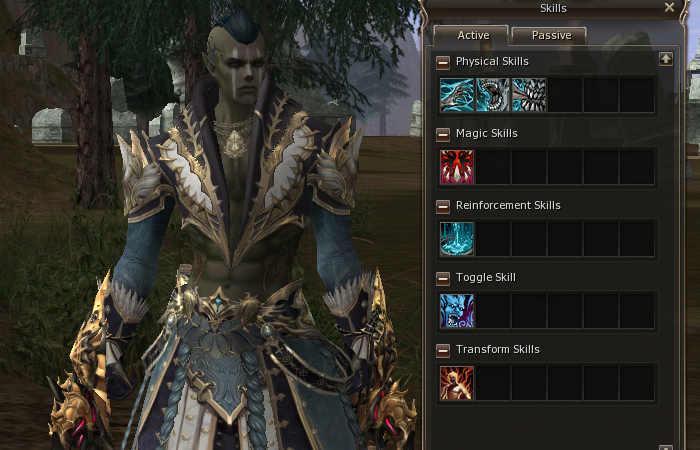Activate the glowing blue fountain reinforcement skill
The image size is (700, 450).
coord(457,239)
